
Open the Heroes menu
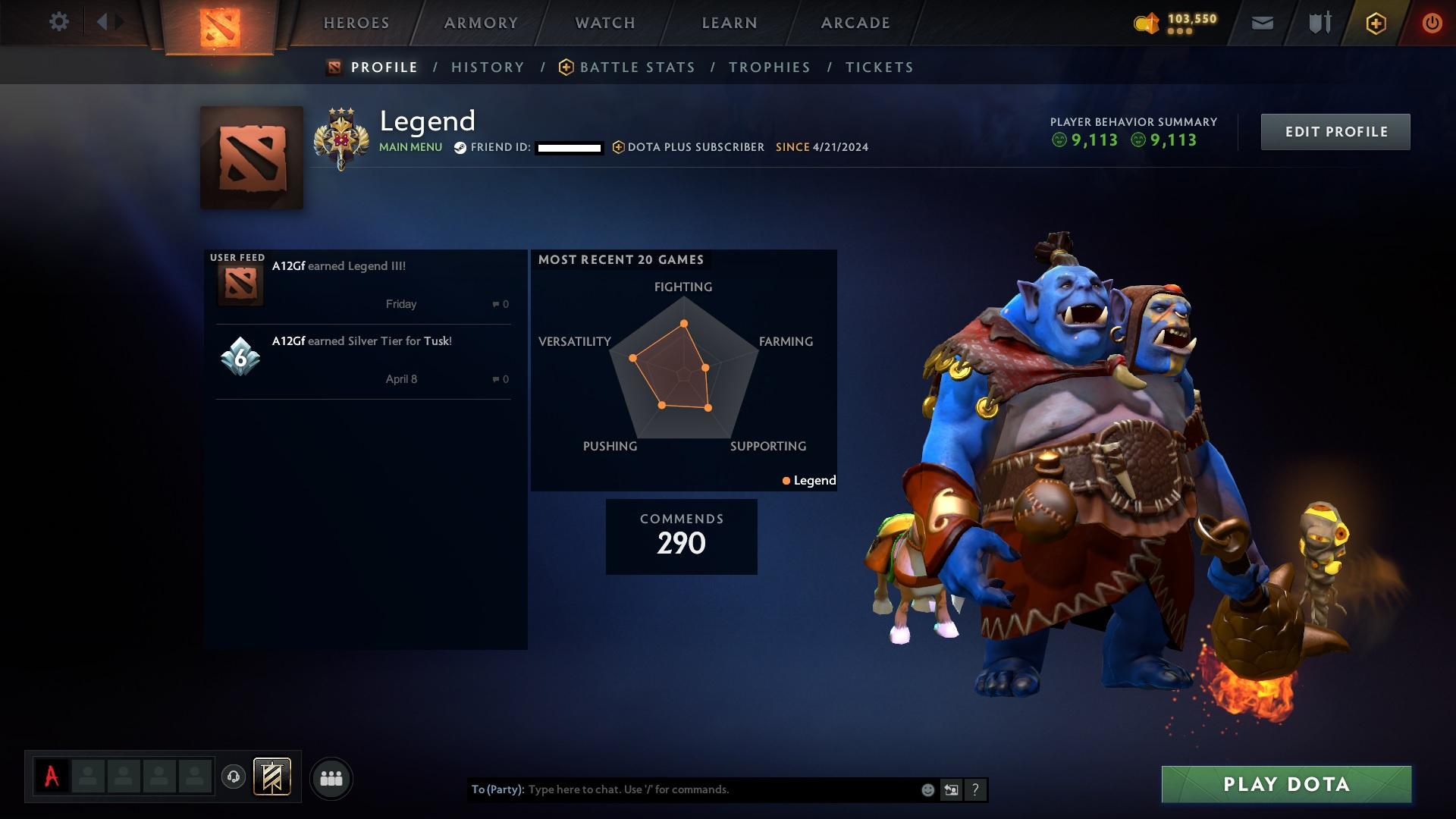(x=356, y=23)
